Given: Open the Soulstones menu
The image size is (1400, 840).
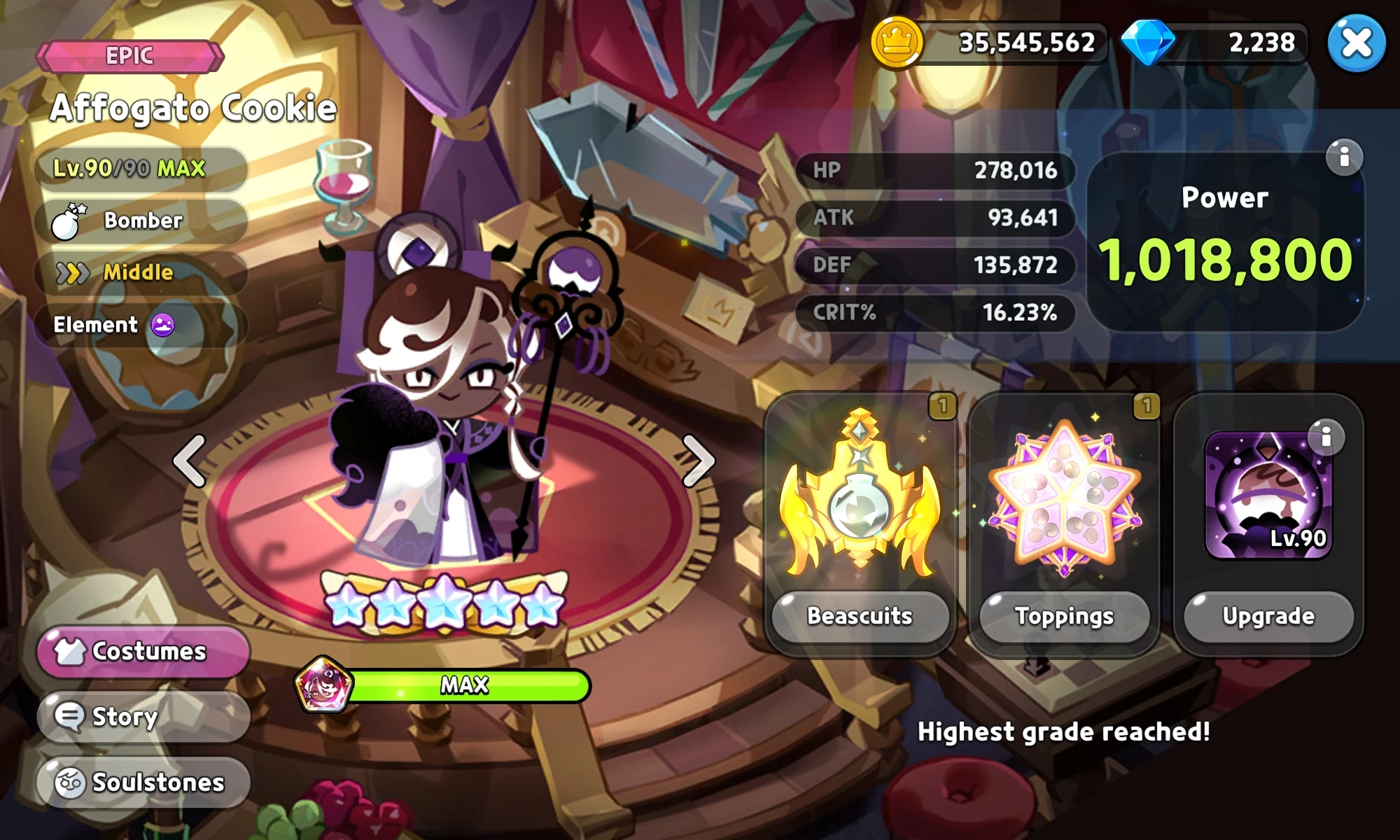Looking at the screenshot, I should coord(140,782).
